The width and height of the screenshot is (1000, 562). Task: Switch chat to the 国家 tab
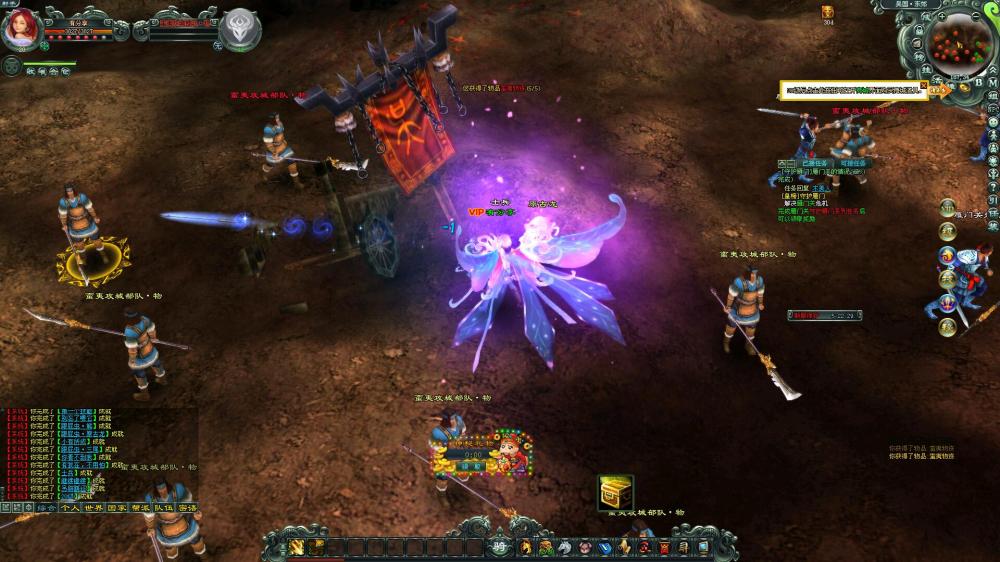[x=117, y=508]
